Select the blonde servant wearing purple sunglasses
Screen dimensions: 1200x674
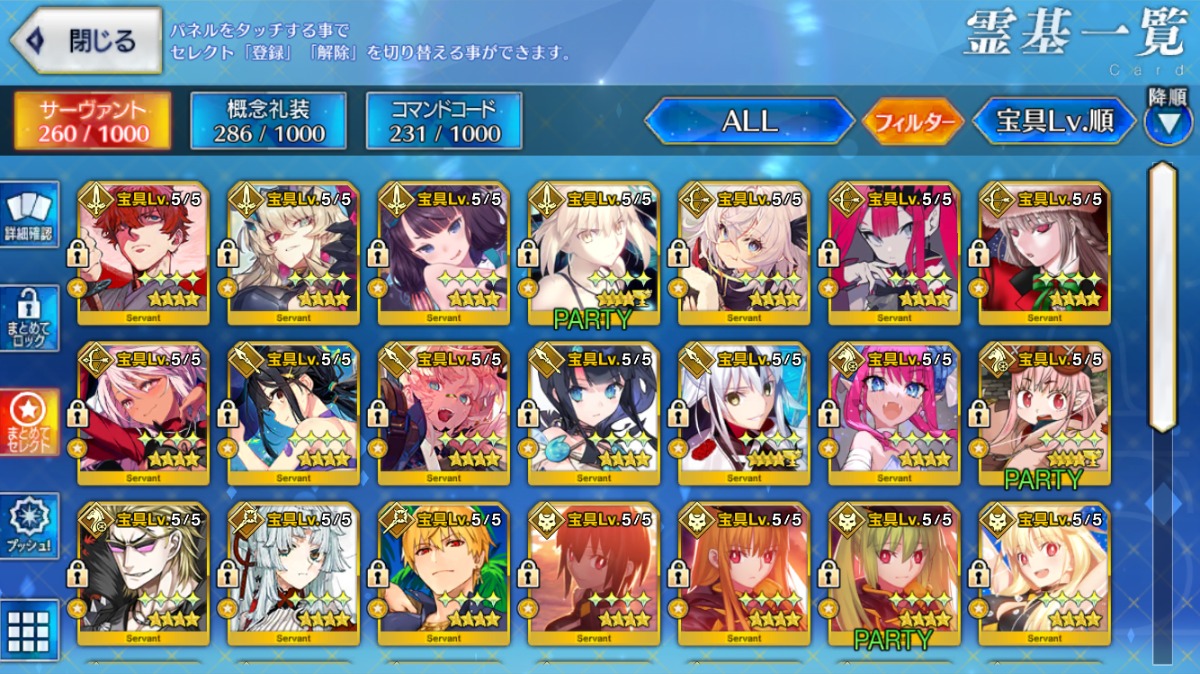[143, 573]
